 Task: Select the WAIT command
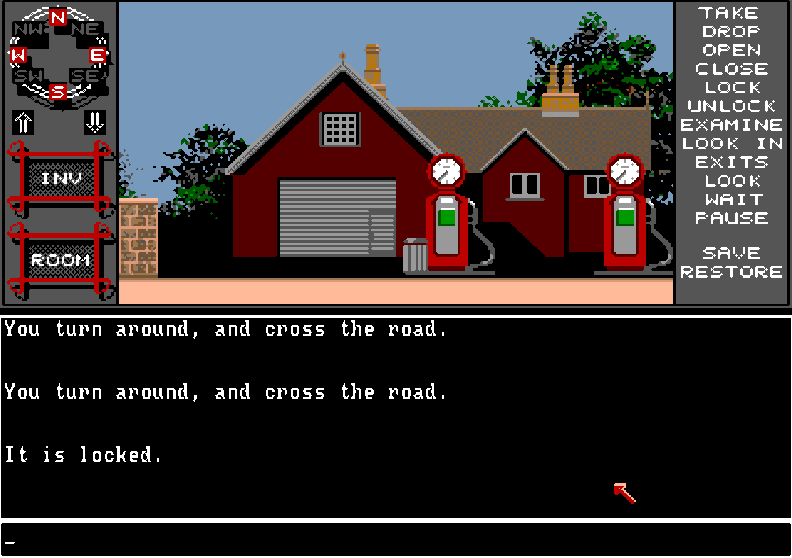click(731, 199)
